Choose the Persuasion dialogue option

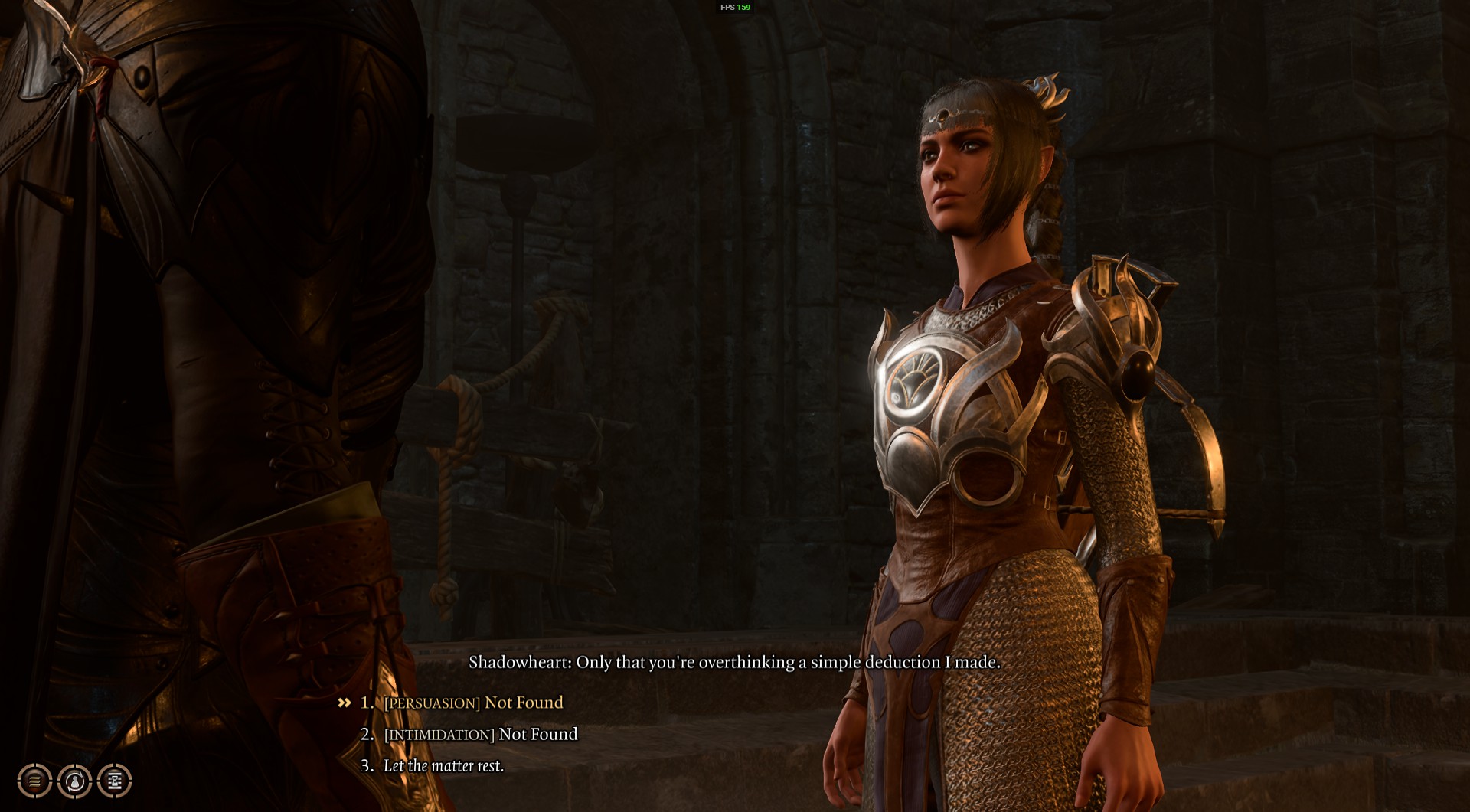pos(473,703)
